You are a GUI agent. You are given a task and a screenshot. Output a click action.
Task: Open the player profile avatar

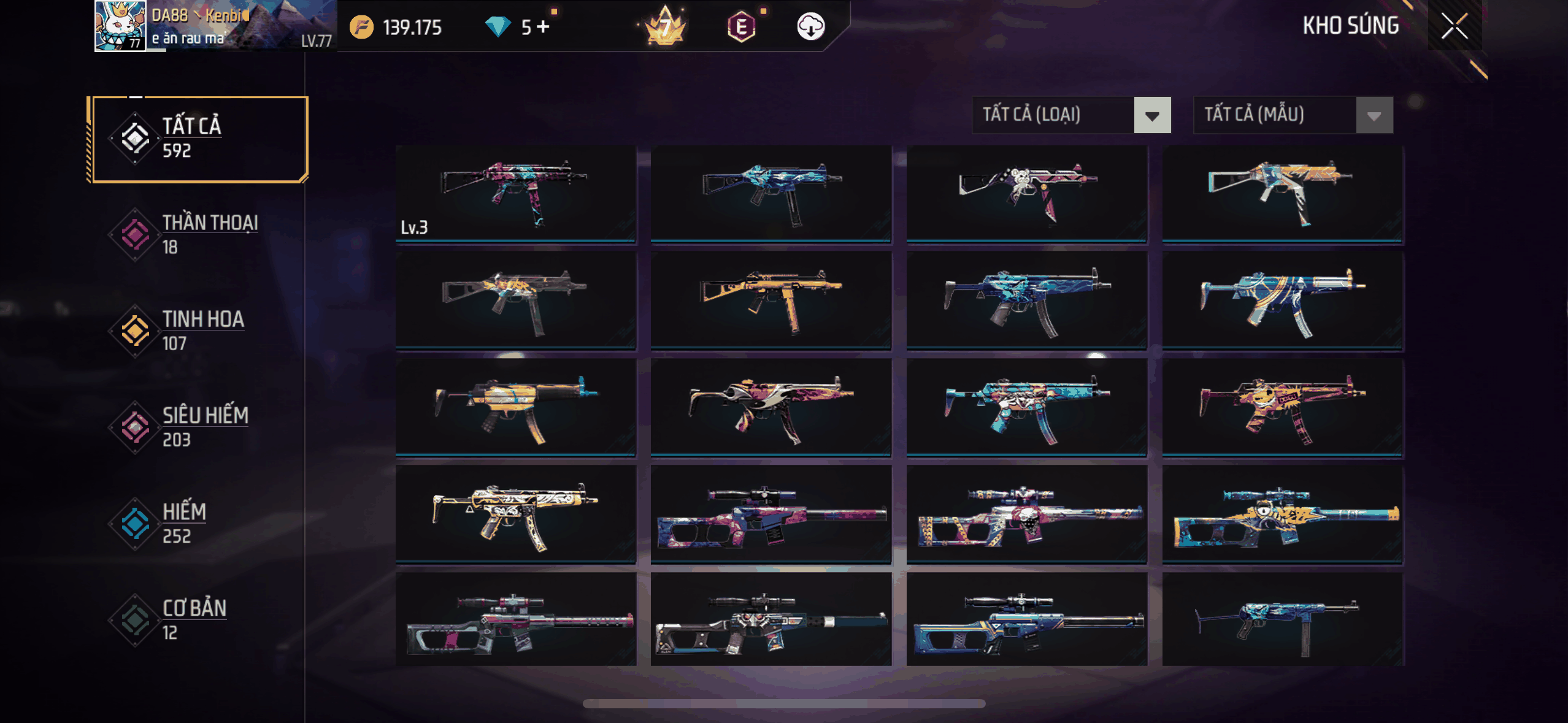[x=120, y=26]
